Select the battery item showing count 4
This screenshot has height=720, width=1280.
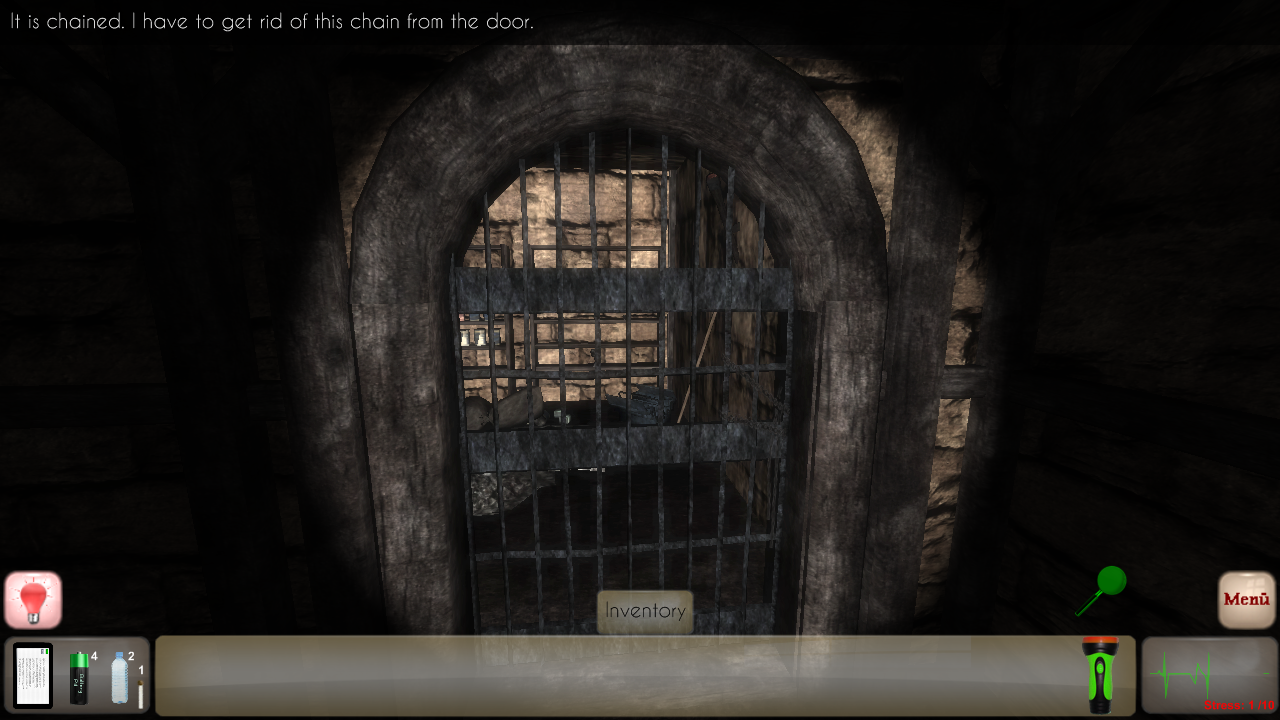click(x=79, y=679)
